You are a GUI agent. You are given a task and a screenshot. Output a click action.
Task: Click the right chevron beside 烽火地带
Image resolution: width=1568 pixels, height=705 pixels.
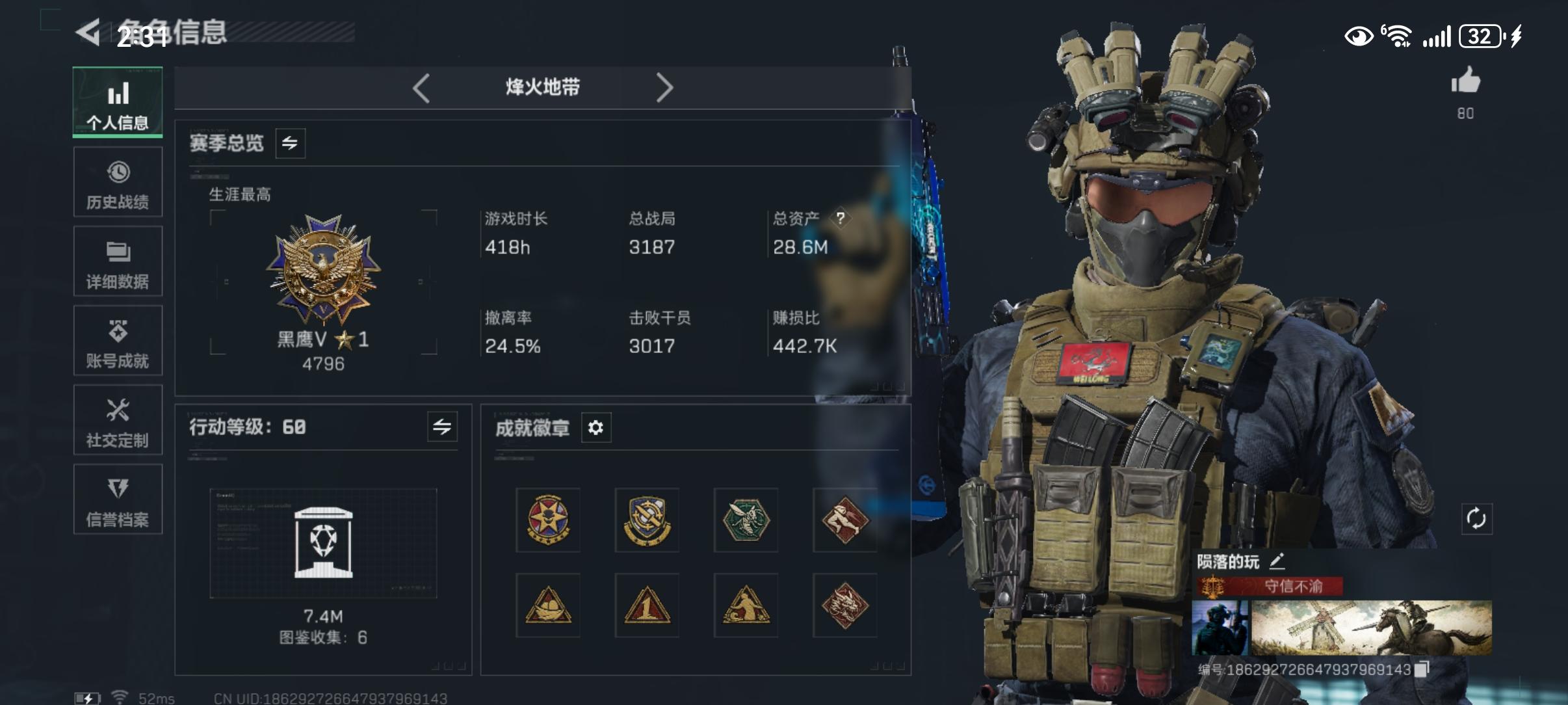coord(664,86)
